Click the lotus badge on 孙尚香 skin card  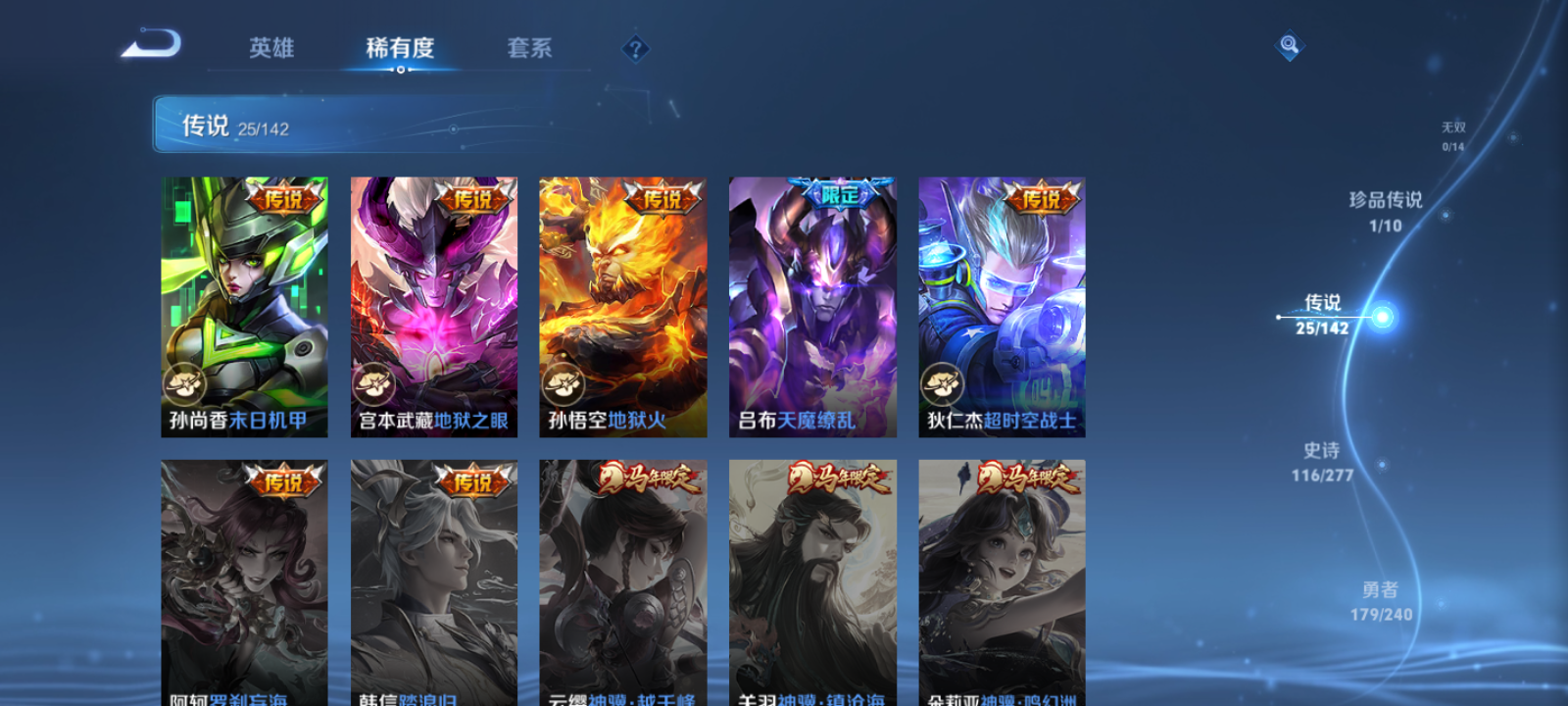183,382
